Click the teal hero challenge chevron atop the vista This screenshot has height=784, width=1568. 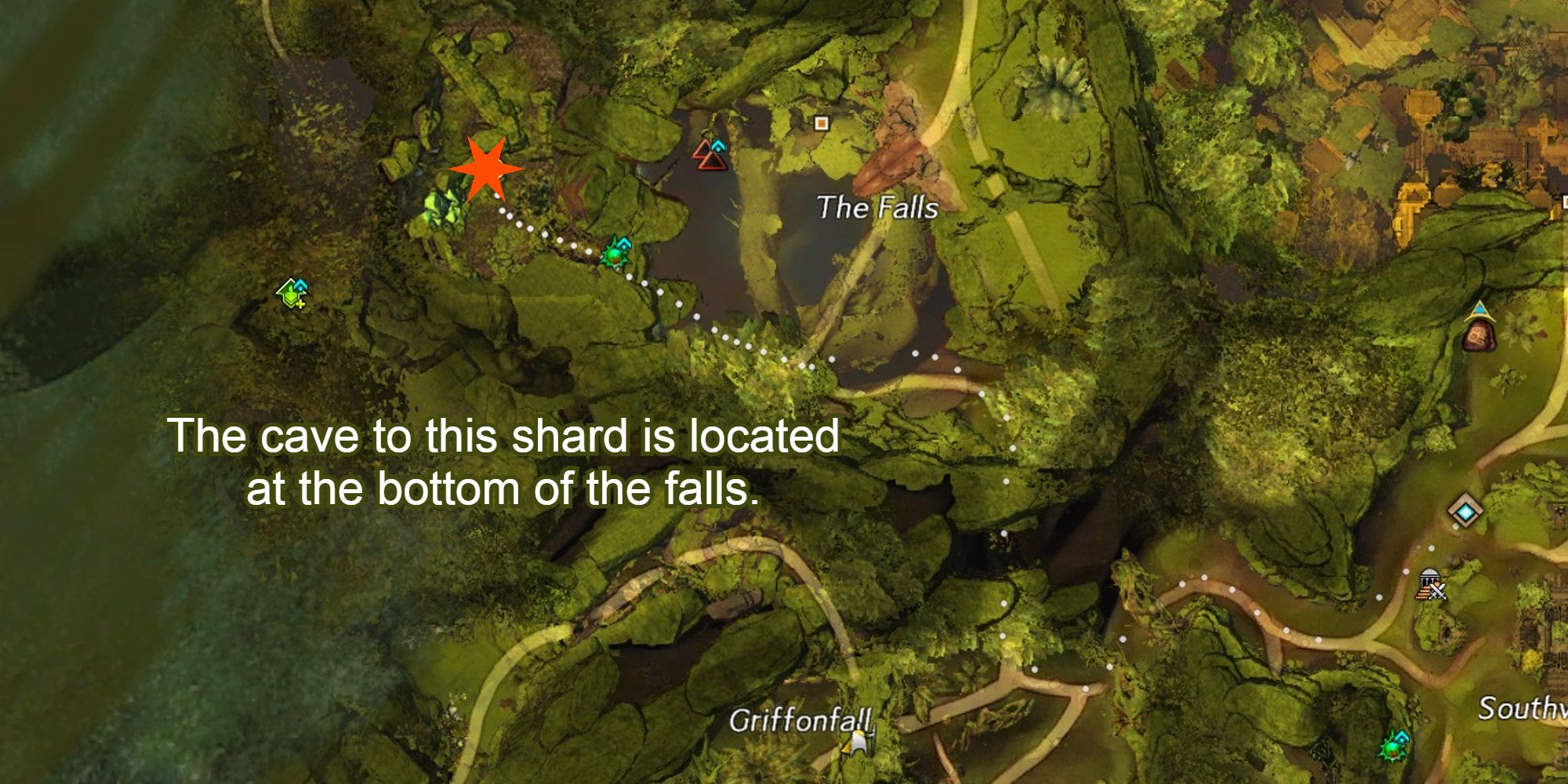tap(718, 146)
